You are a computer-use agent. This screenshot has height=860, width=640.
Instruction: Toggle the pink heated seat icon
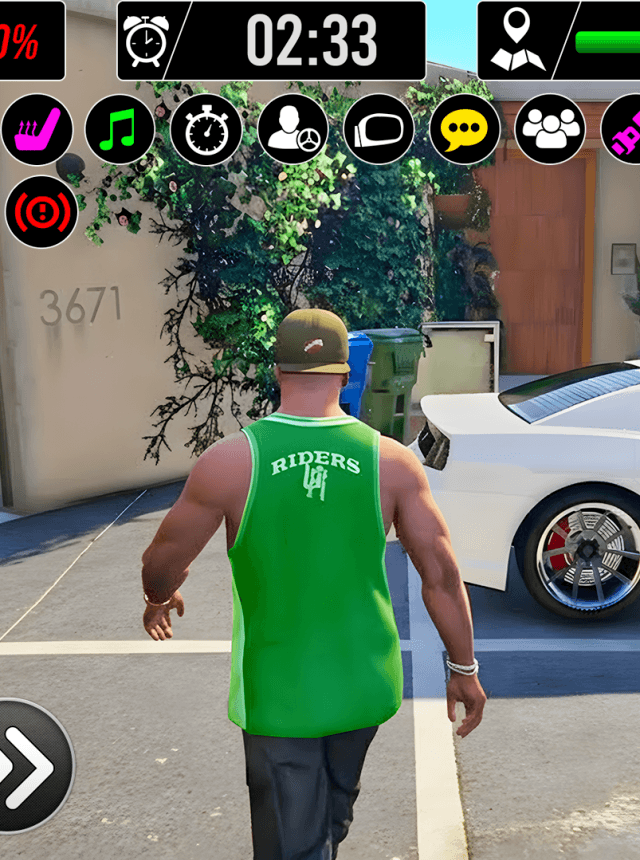point(37,130)
